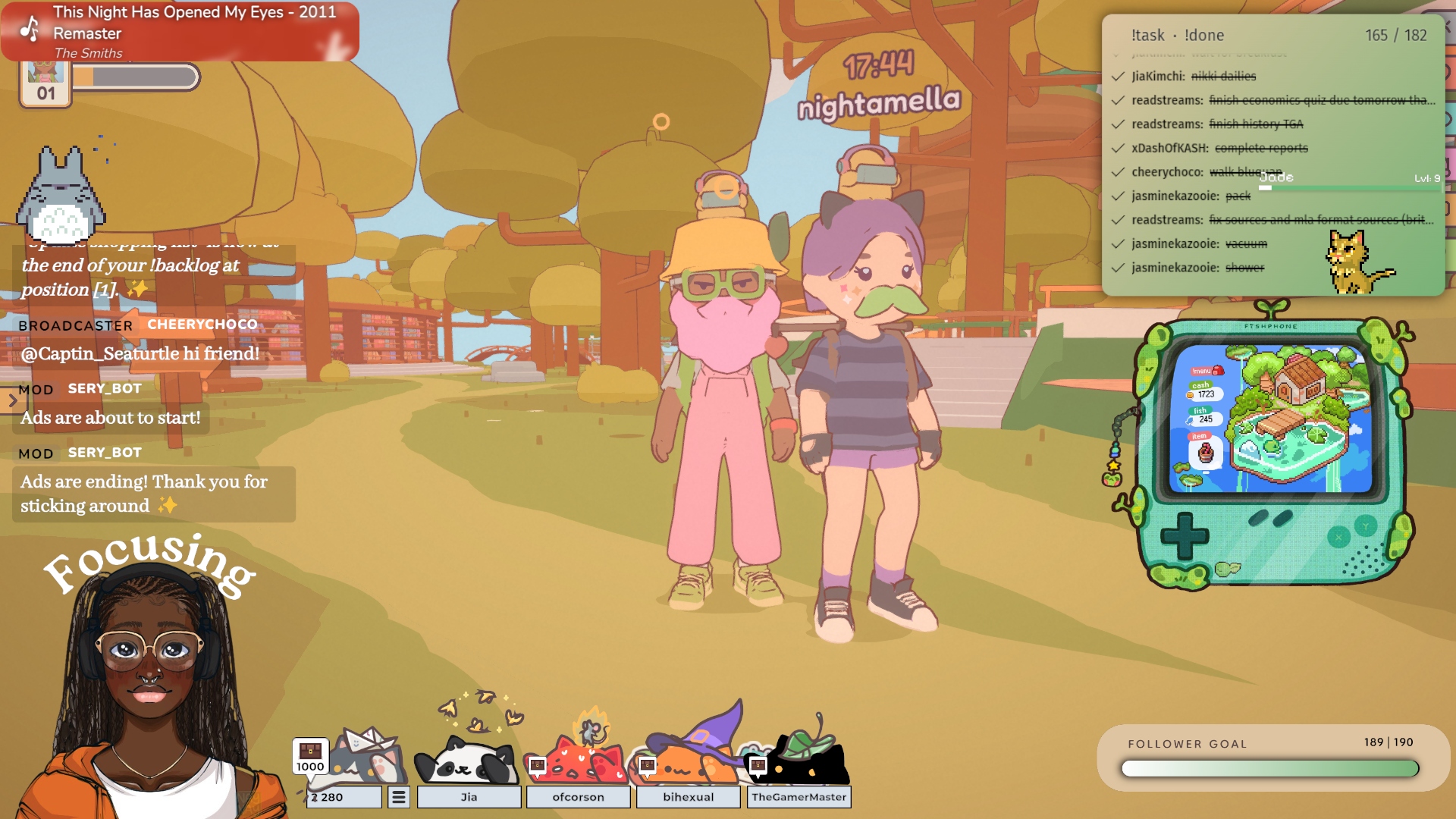Image resolution: width=1456 pixels, height=819 pixels.
Task: Pick the TheGamerMaster name plate
Action: click(799, 797)
